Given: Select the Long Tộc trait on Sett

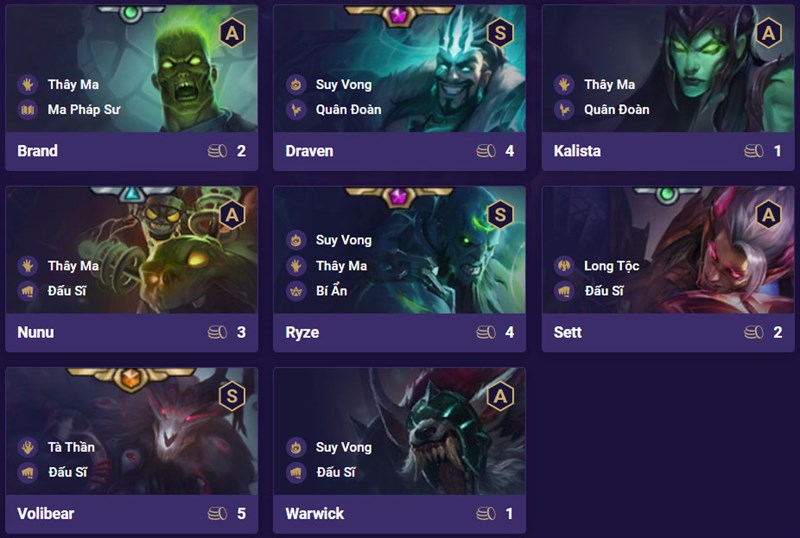Looking at the screenshot, I should (x=611, y=266).
